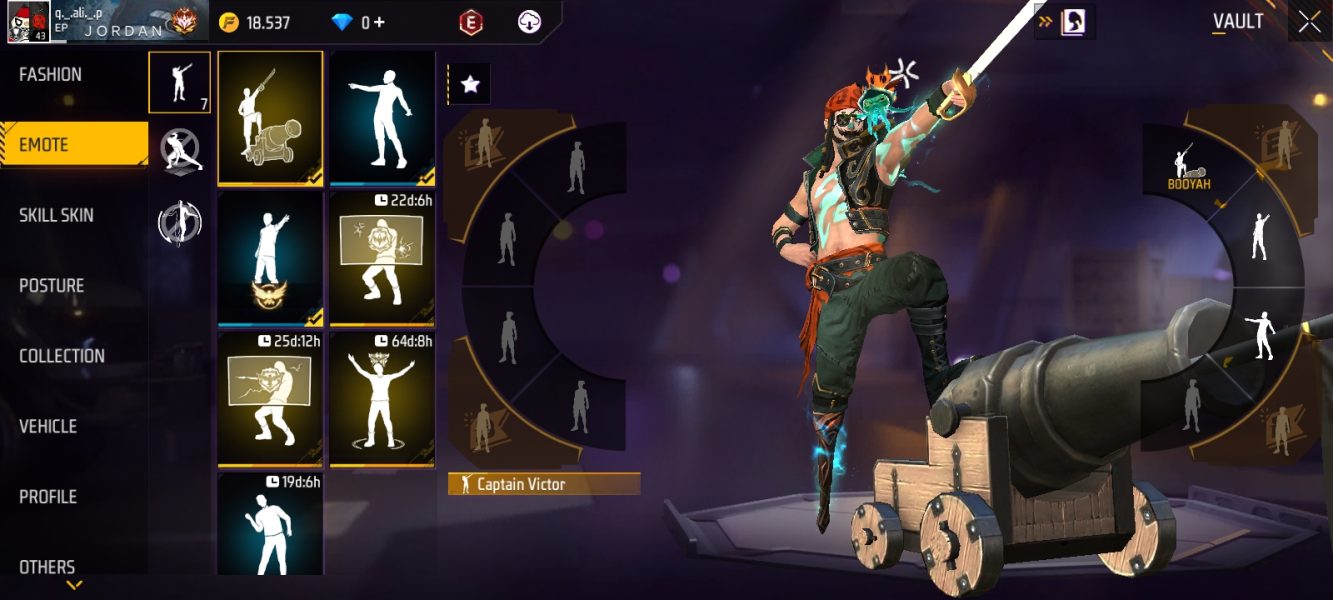Viewport: 1333px width, 600px height.
Task: Choose the emote with 22d:6h timer
Action: pos(382,258)
